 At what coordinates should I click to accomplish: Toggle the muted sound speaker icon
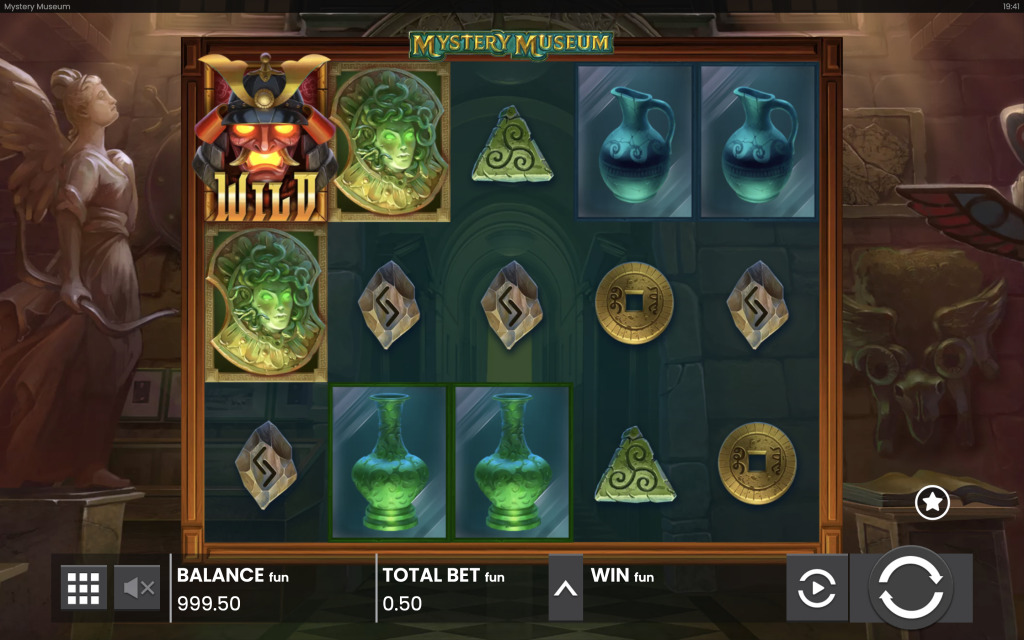point(137,588)
